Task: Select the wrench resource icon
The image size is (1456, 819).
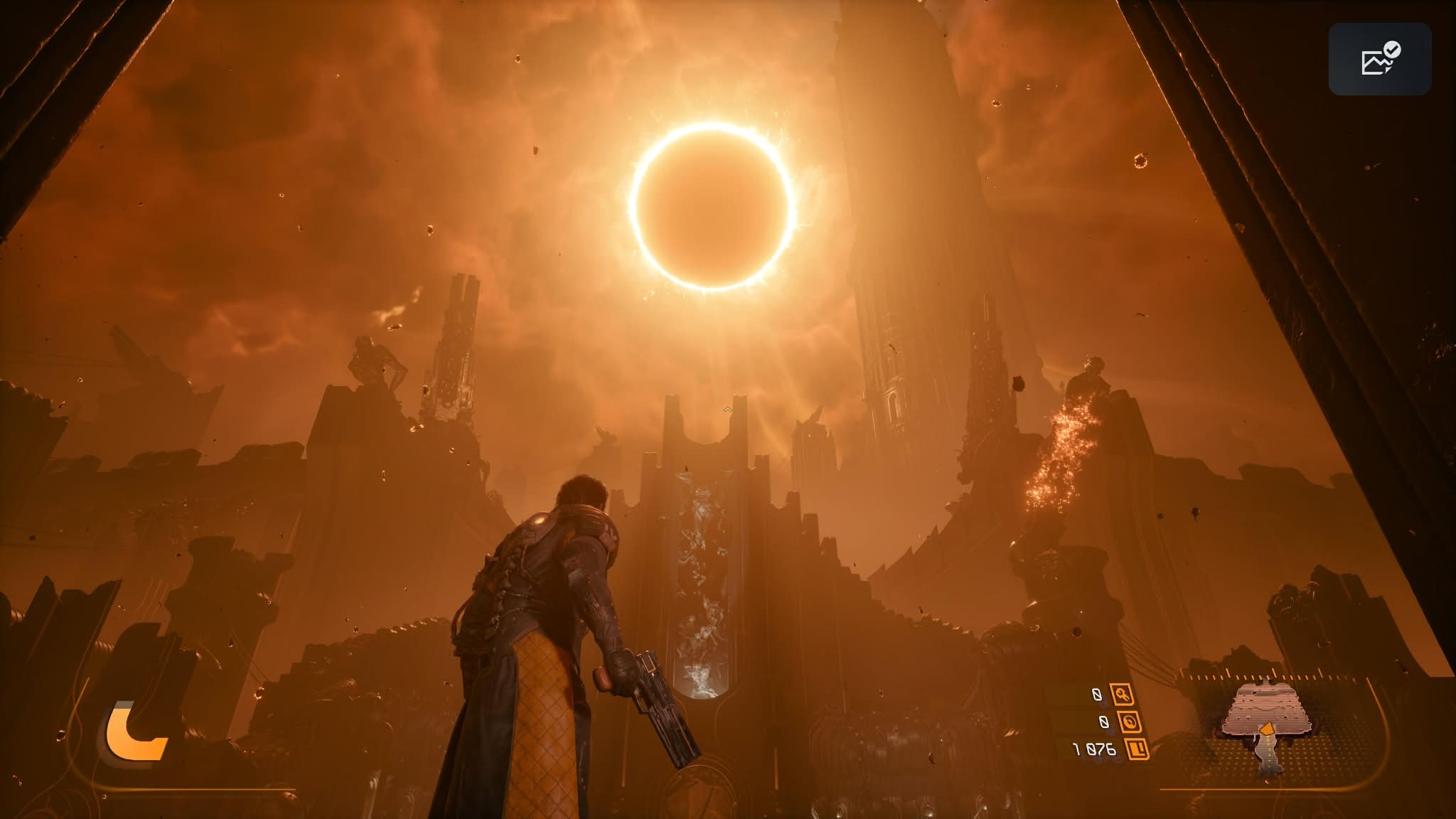Action: coord(1123,695)
